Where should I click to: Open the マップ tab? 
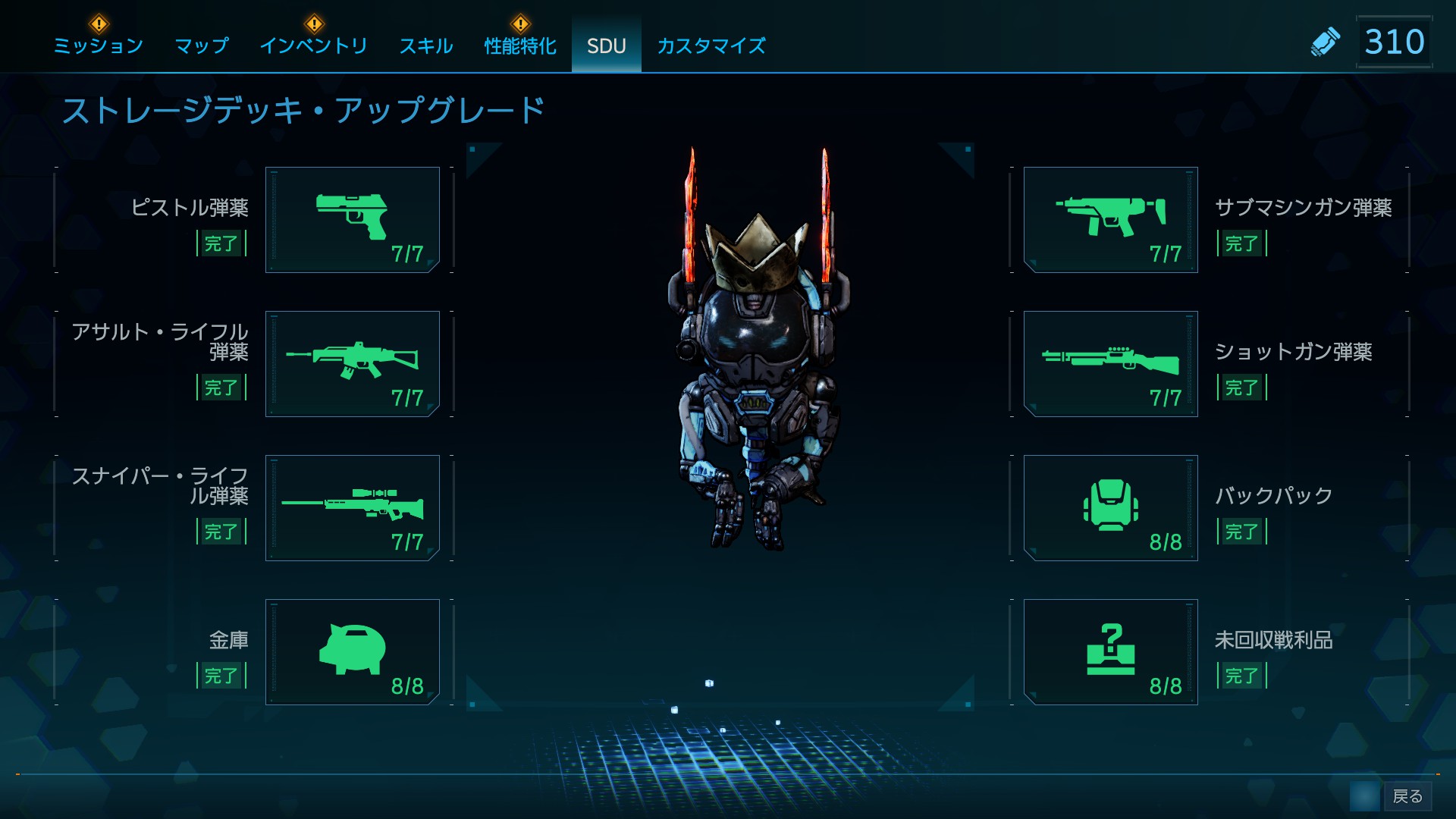click(202, 46)
